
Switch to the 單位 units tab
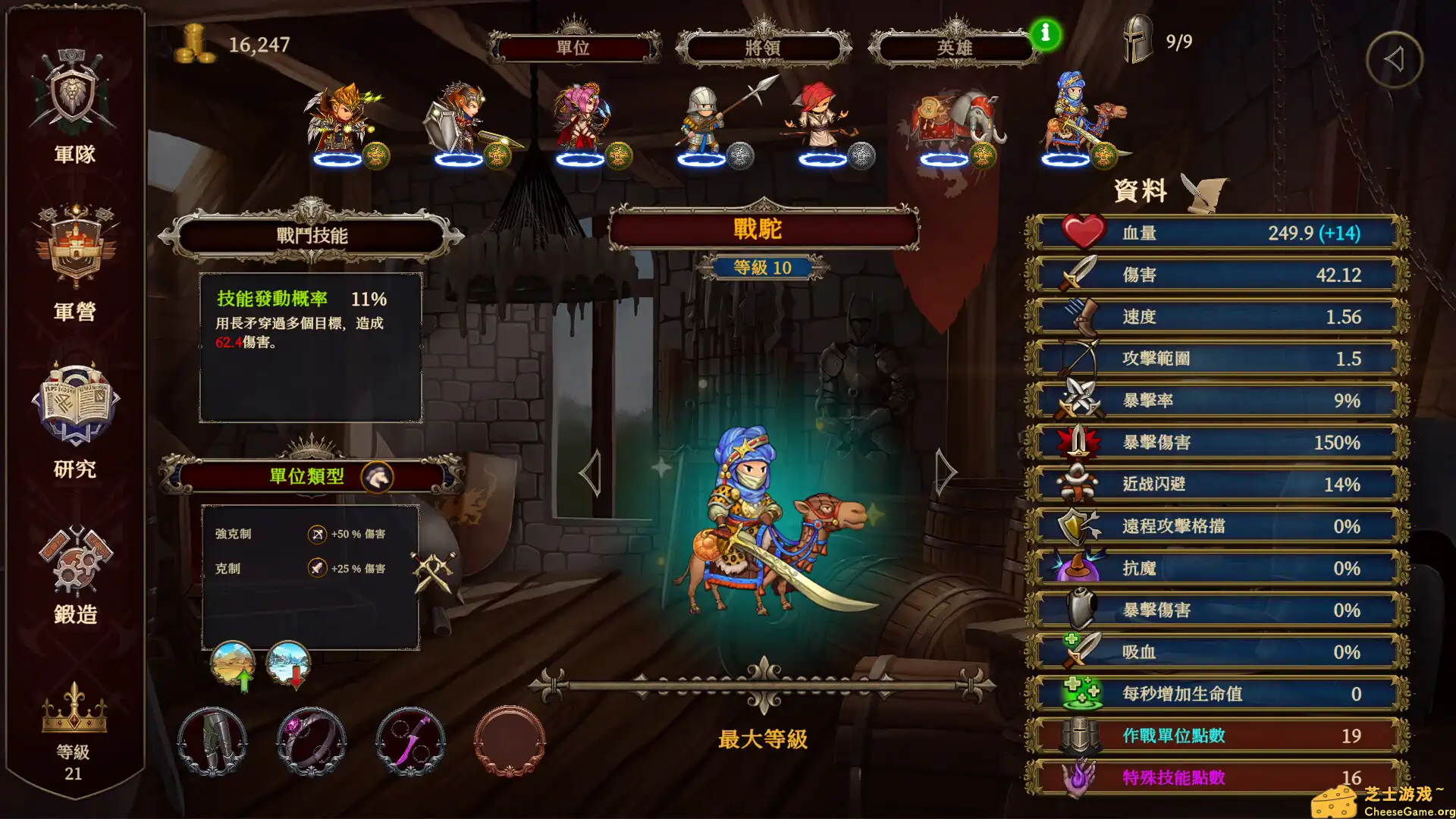point(573,48)
